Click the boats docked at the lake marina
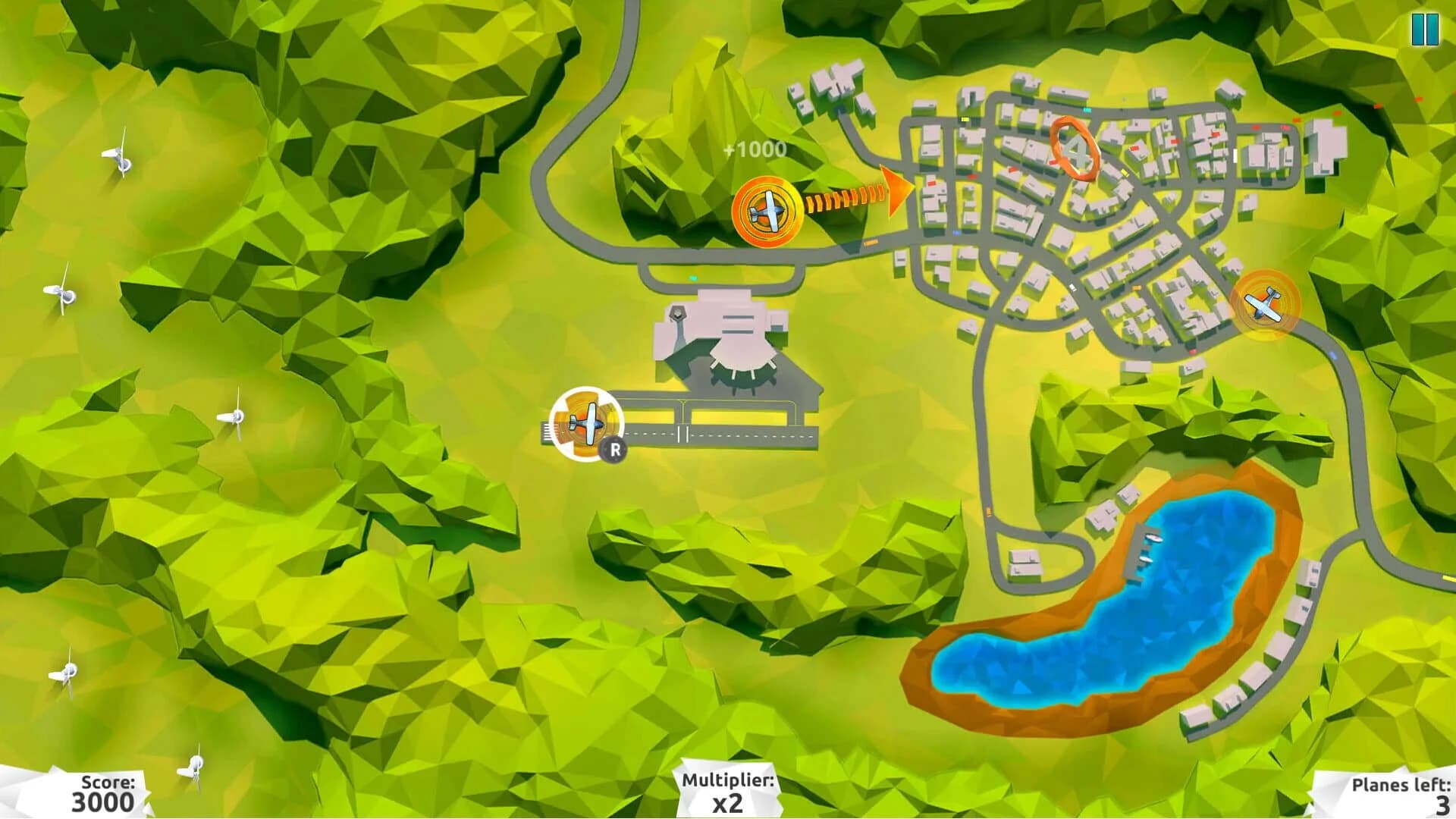This screenshot has width=1456, height=819. (1153, 540)
